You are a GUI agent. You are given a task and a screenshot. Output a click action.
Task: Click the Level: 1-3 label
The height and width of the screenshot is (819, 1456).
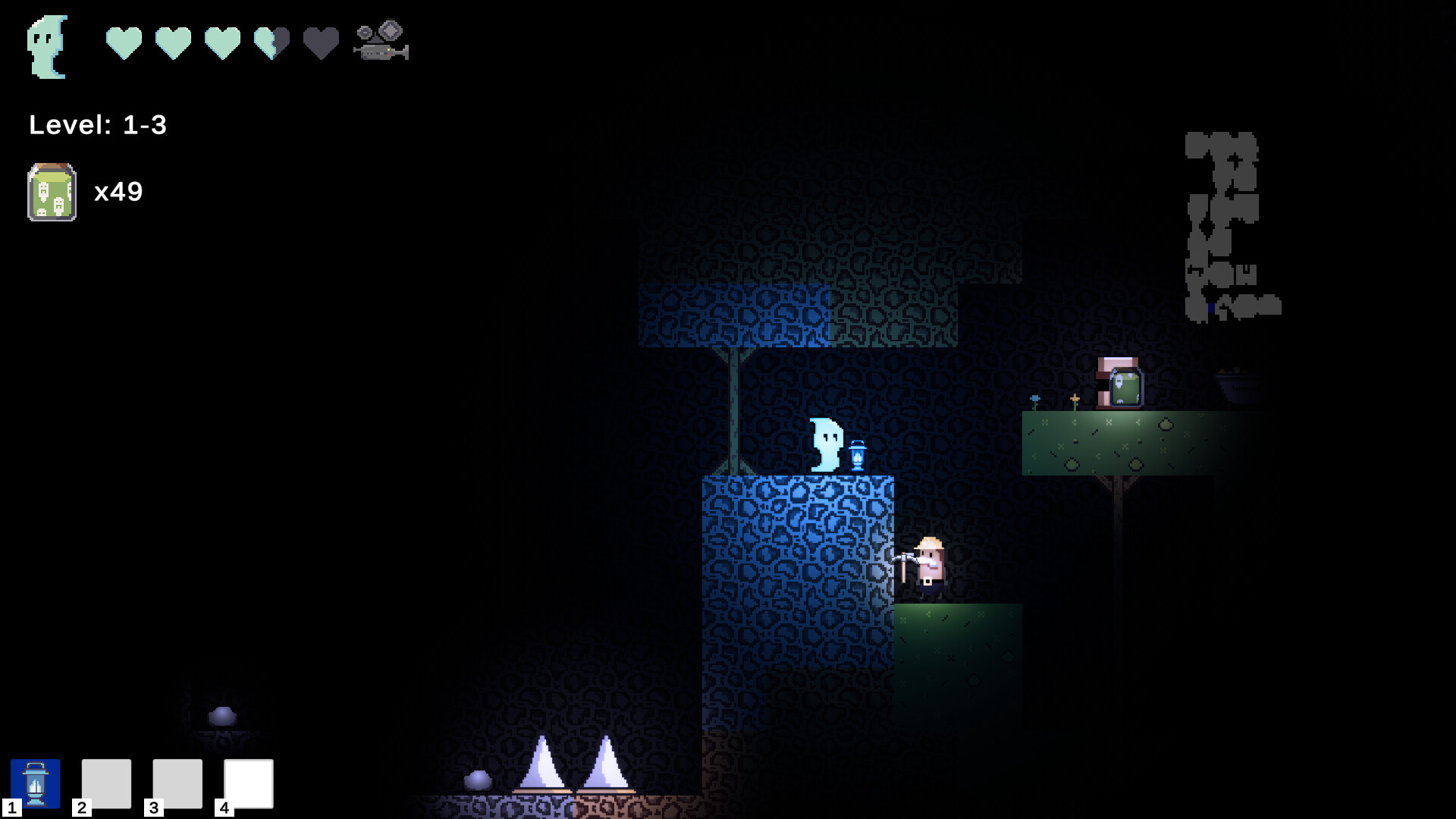(x=97, y=126)
